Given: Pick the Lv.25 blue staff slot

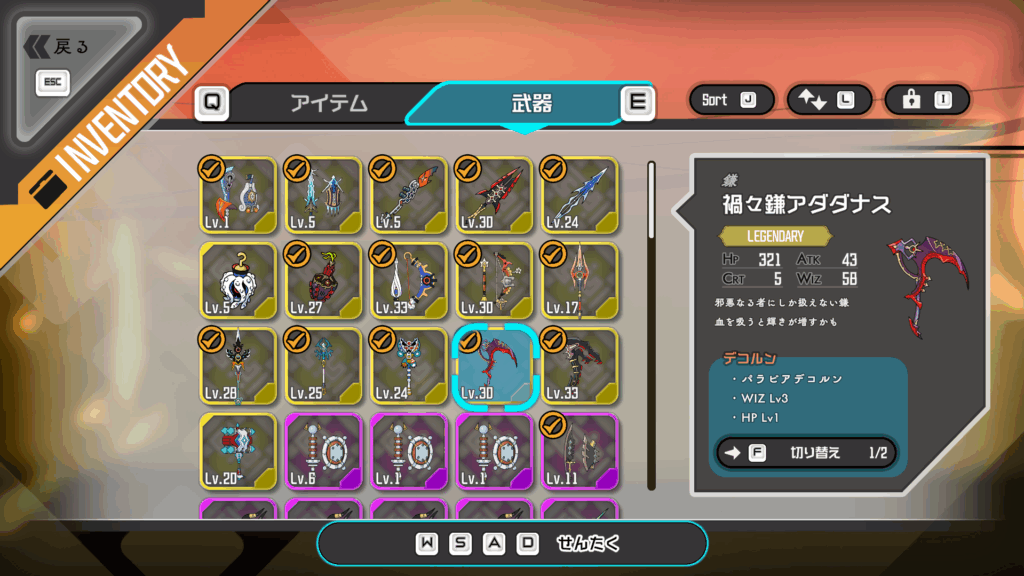Looking at the screenshot, I should coord(323,365).
